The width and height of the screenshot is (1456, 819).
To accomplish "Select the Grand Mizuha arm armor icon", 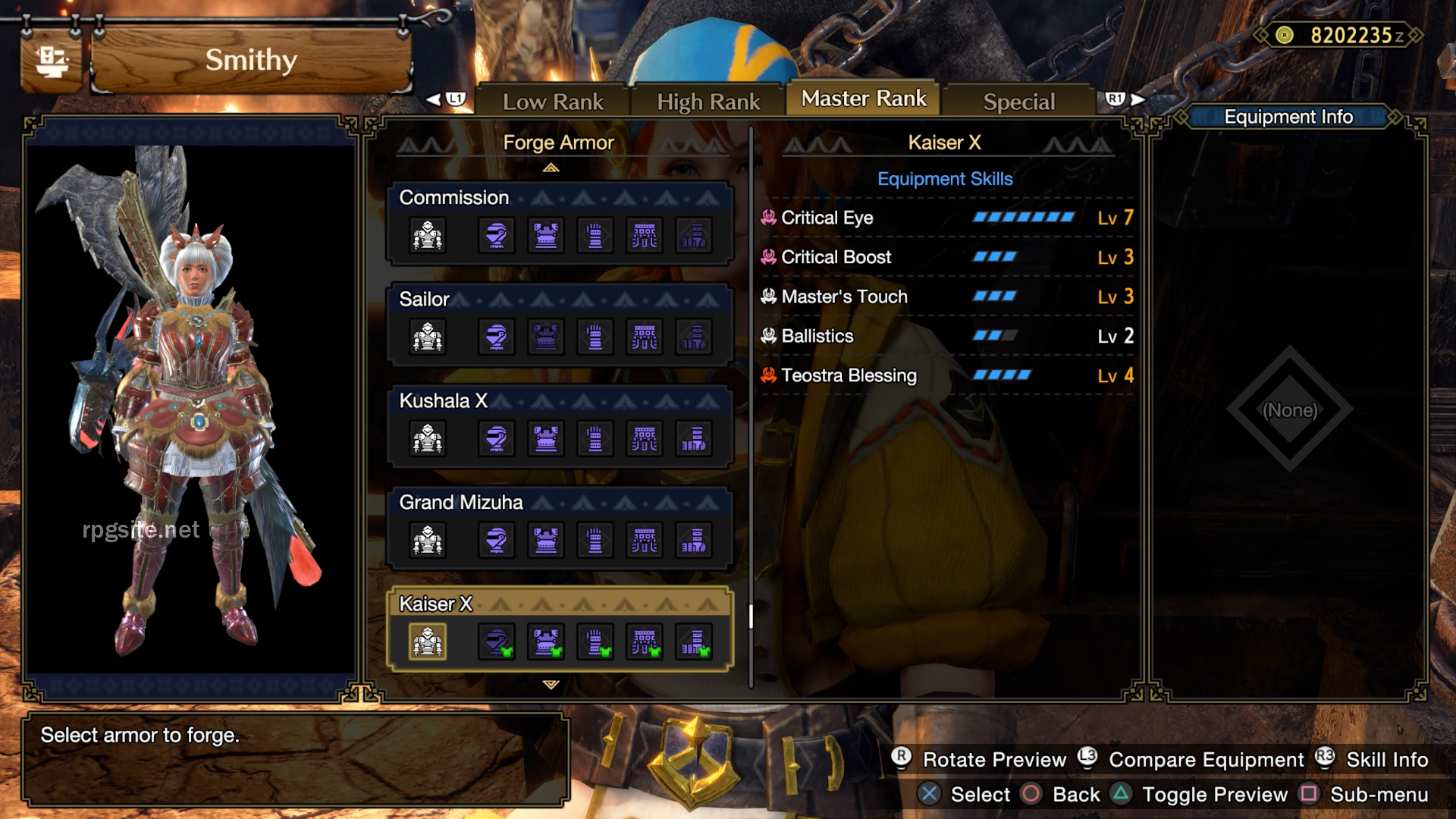I will point(595,540).
